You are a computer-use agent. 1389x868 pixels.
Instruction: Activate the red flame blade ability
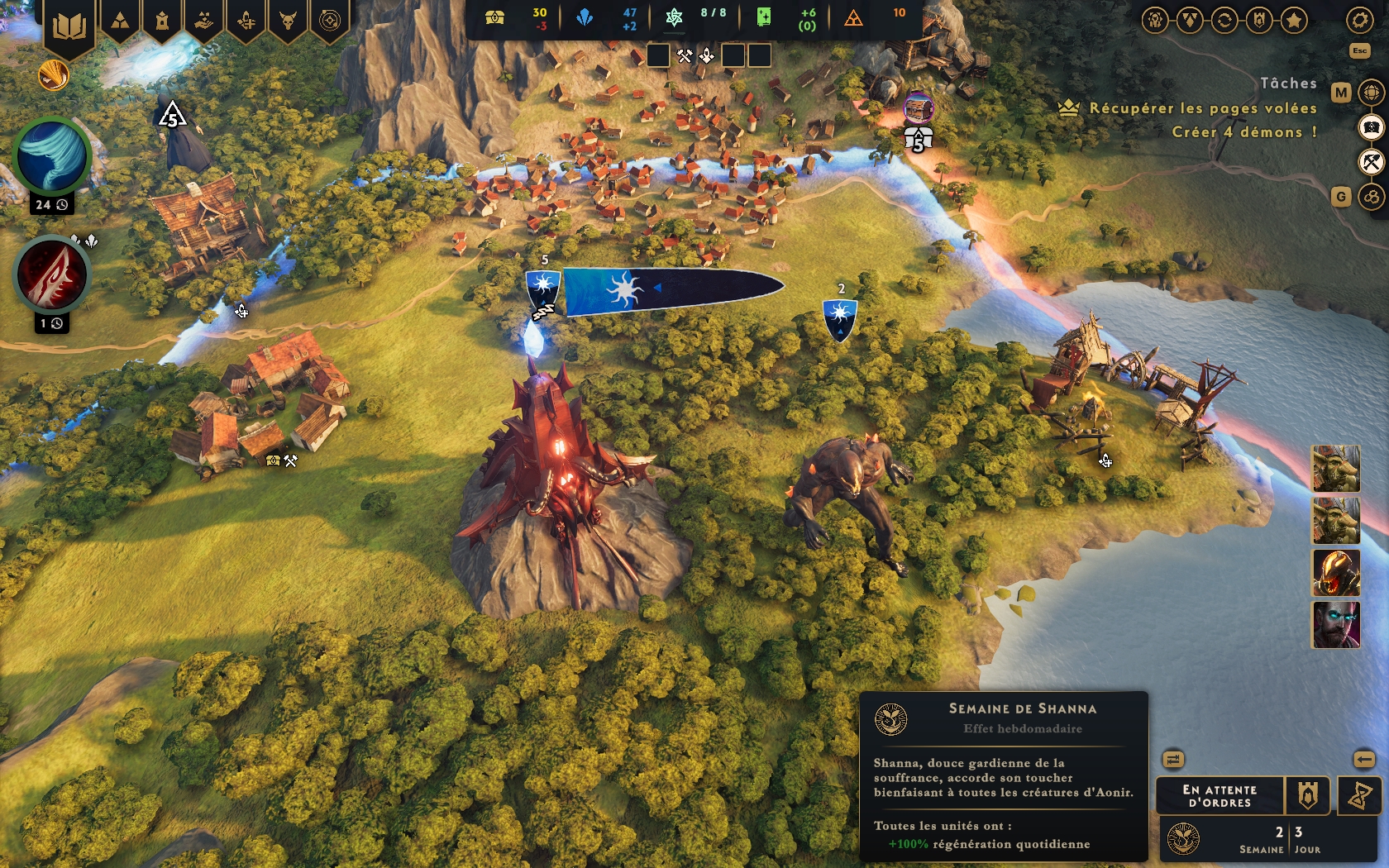point(51,275)
